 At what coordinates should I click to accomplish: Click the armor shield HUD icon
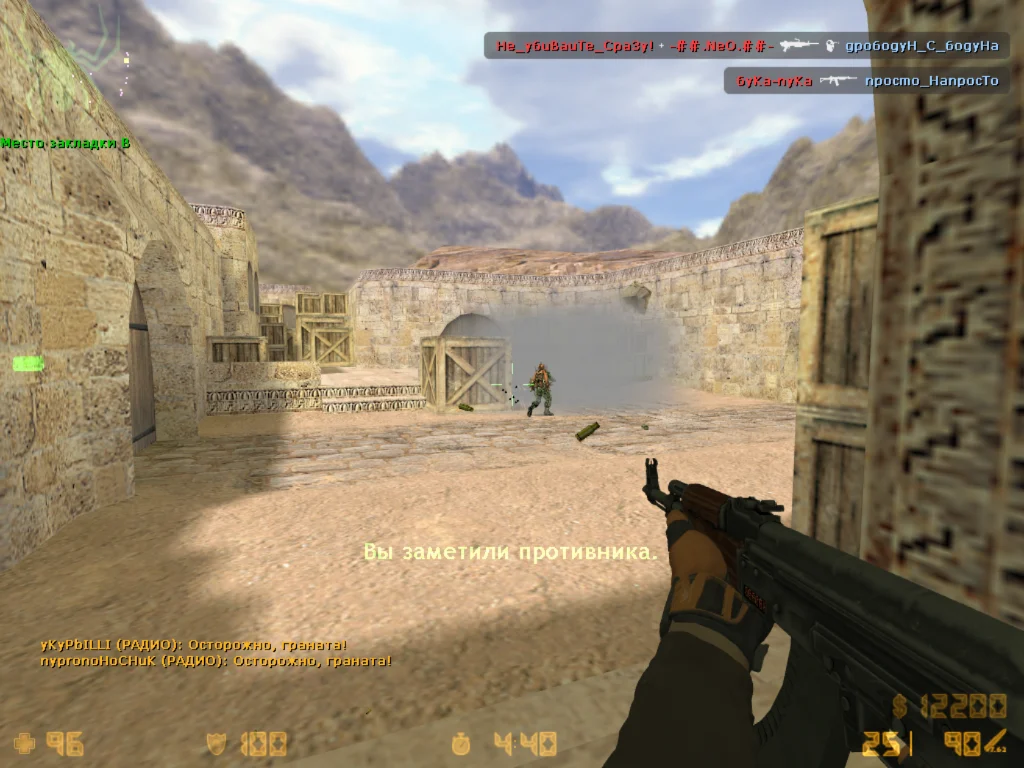pyautogui.click(x=217, y=743)
